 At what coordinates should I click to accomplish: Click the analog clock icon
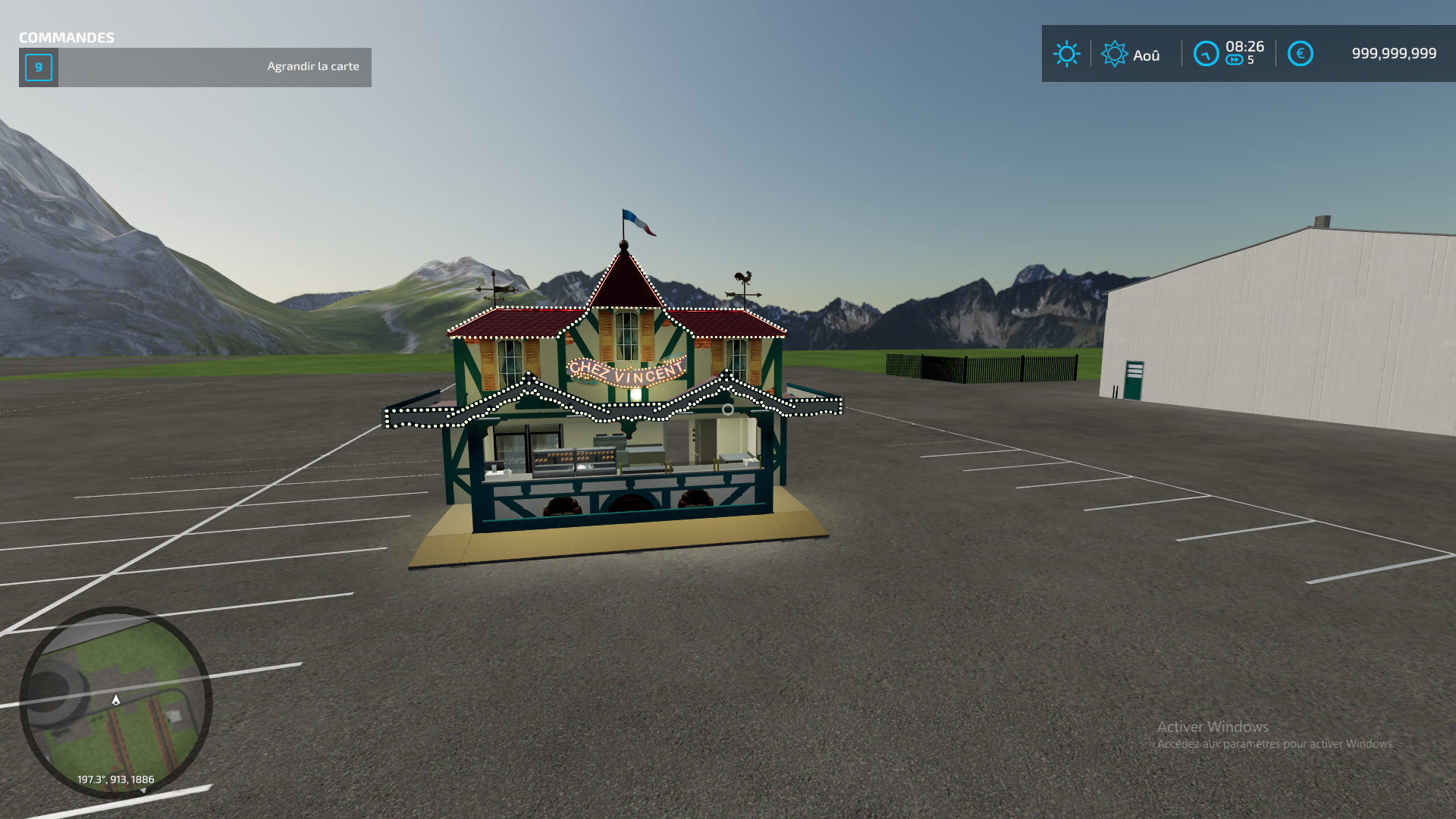[x=1207, y=54]
